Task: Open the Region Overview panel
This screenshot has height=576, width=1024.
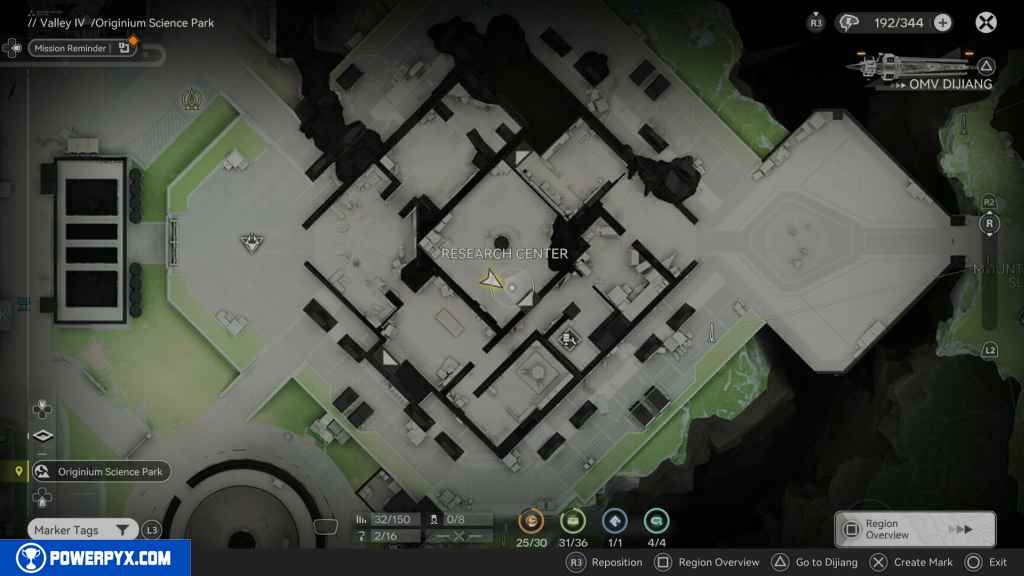Action: 914,529
